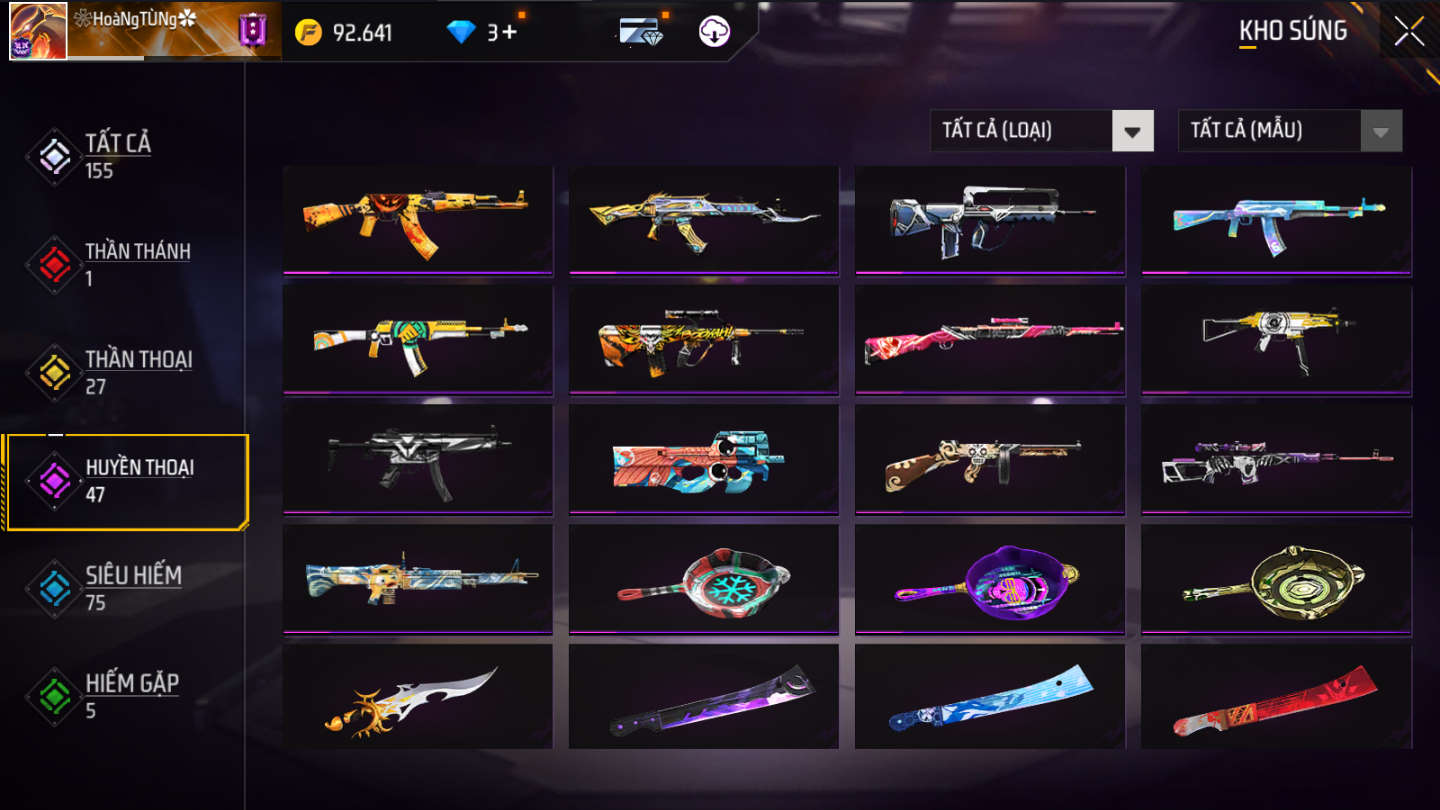The height and width of the screenshot is (810, 1440).
Task: Pick the orange and blue P90 skin
Action: point(704,459)
